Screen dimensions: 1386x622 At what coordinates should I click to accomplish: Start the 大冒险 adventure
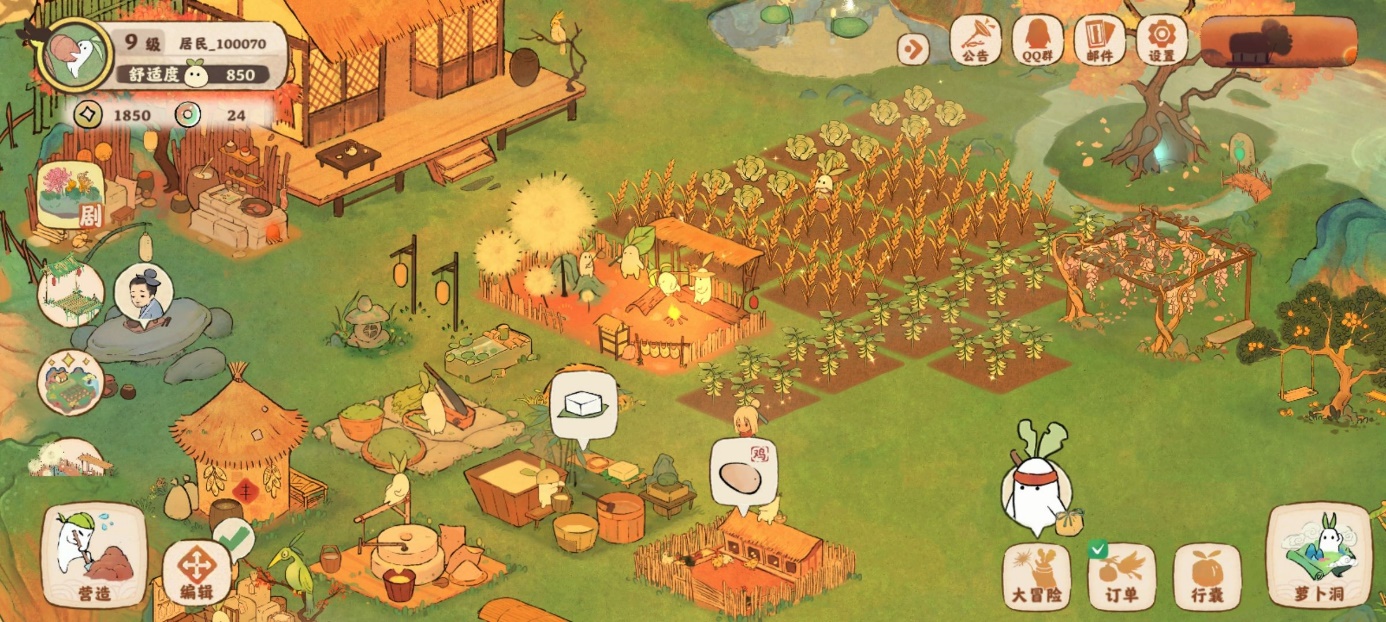1037,577
